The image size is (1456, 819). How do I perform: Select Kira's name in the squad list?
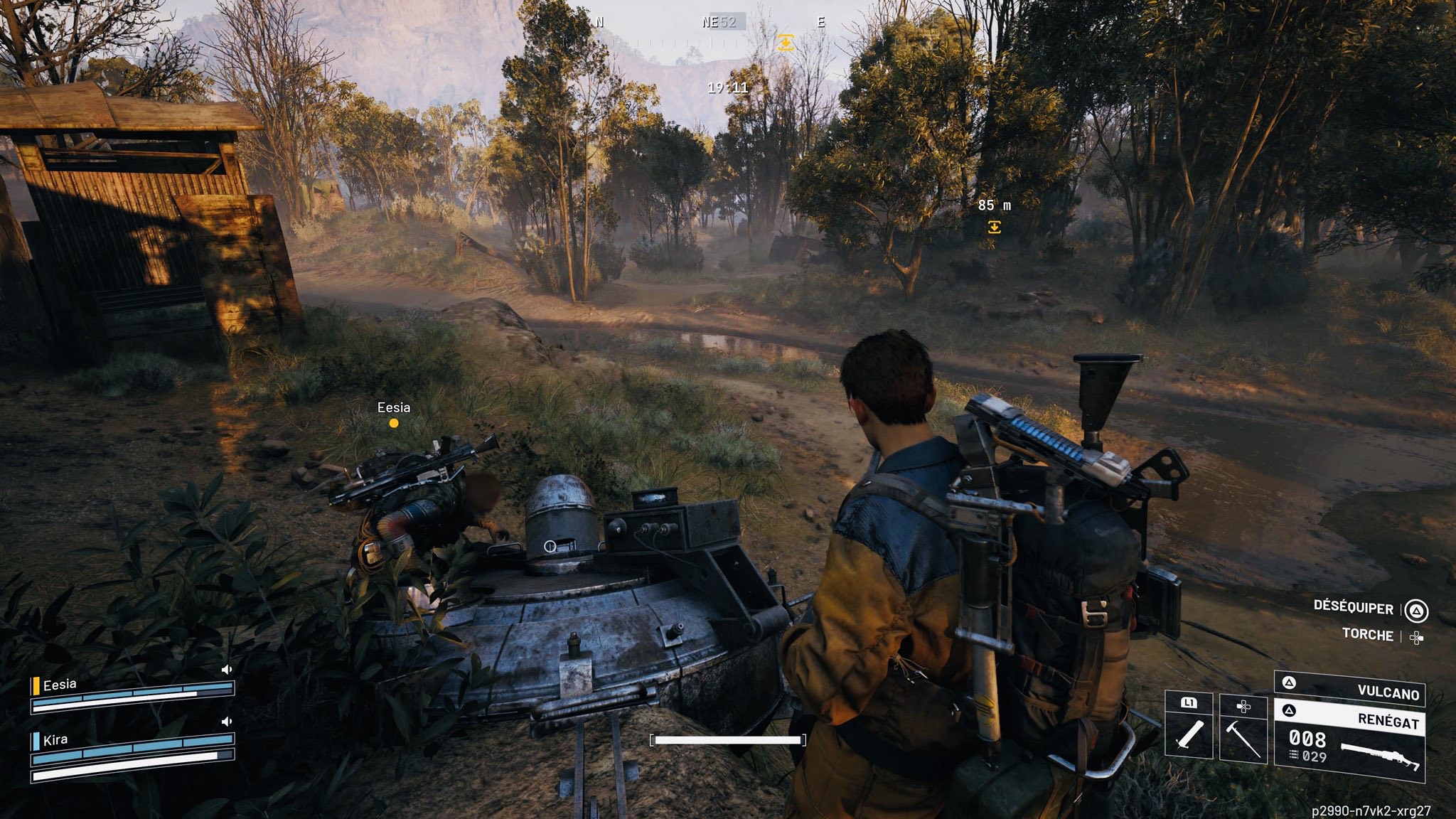(55, 740)
